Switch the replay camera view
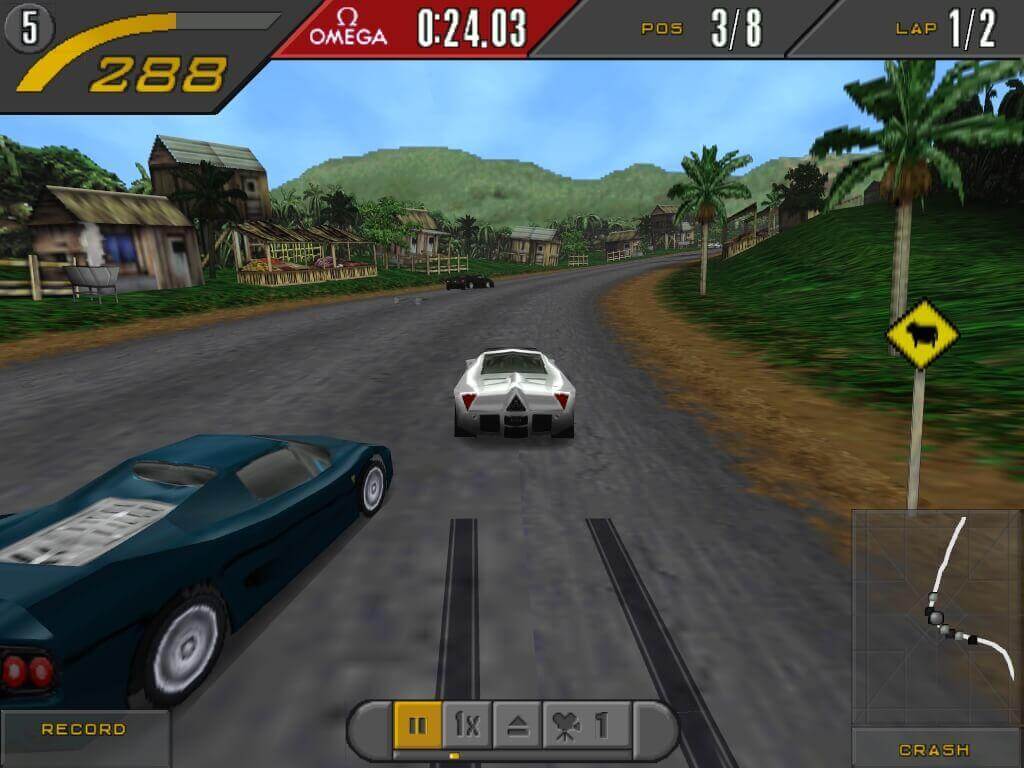Screen dimensions: 1024x768 click(x=586, y=724)
